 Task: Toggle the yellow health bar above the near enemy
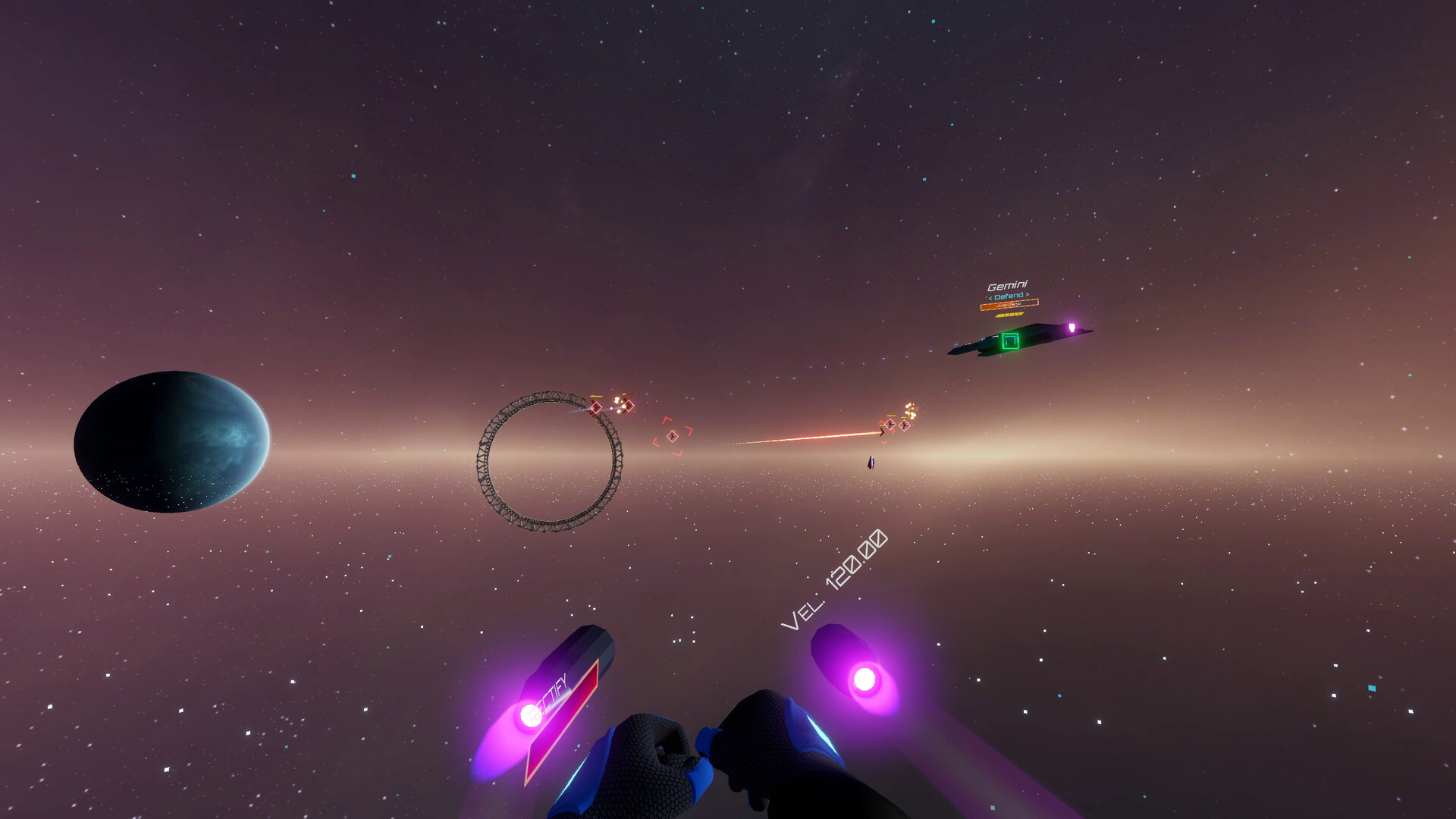pyautogui.click(x=597, y=396)
